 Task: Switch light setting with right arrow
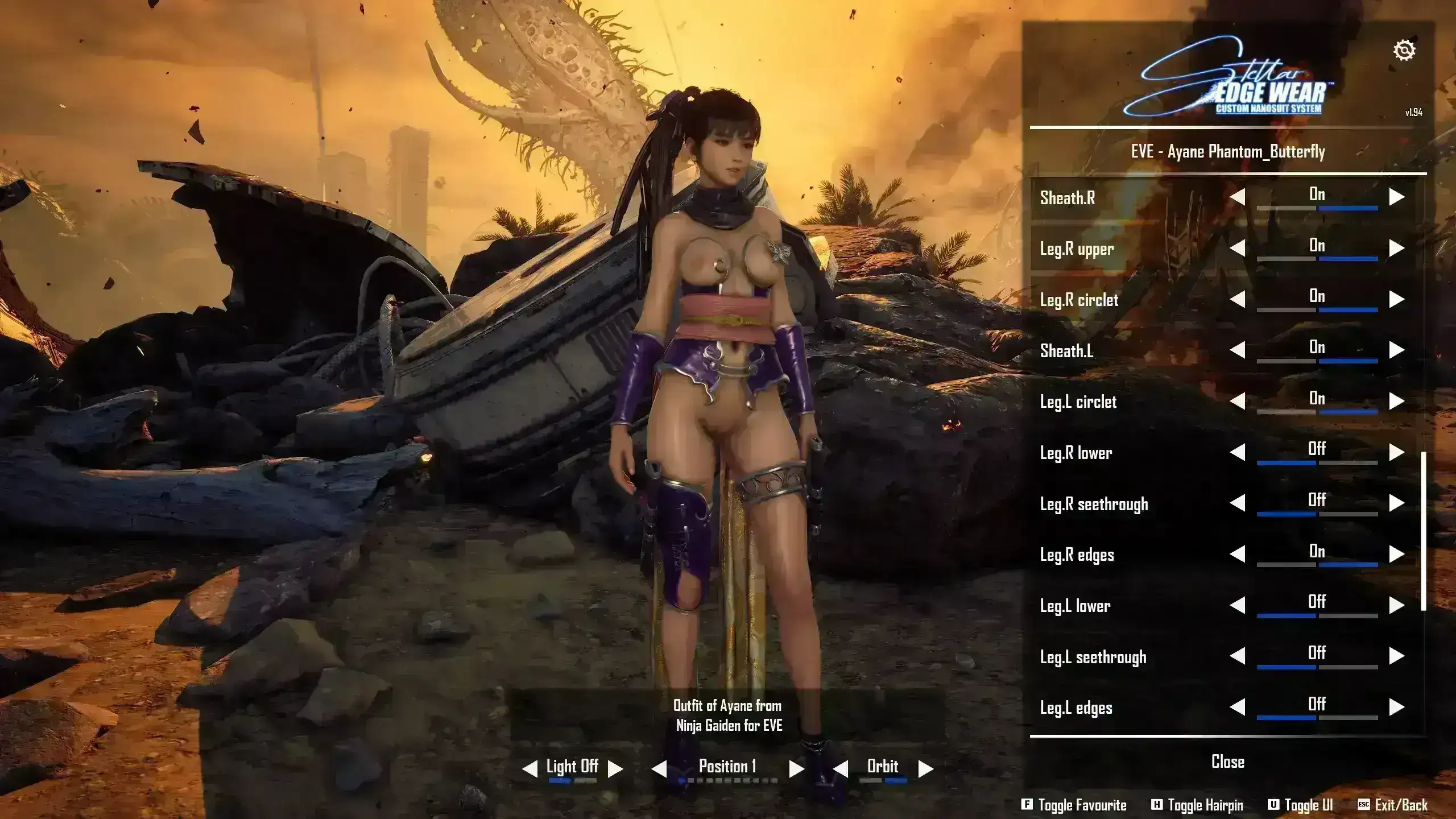click(x=615, y=769)
